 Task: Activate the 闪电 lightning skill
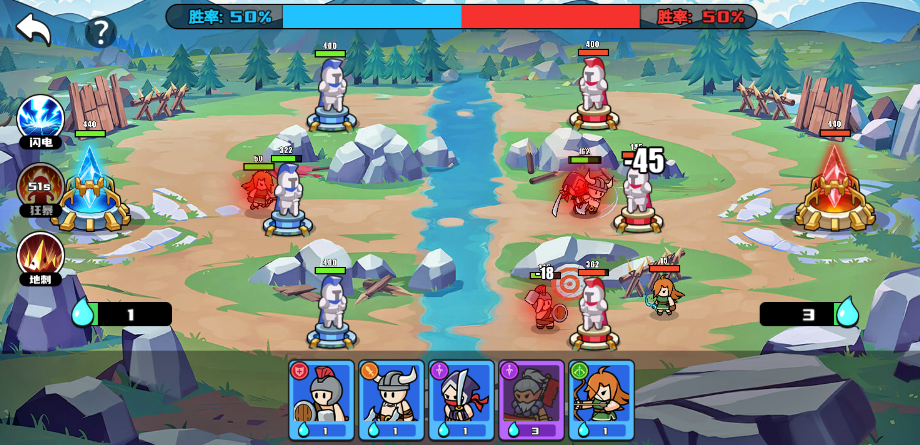40,119
